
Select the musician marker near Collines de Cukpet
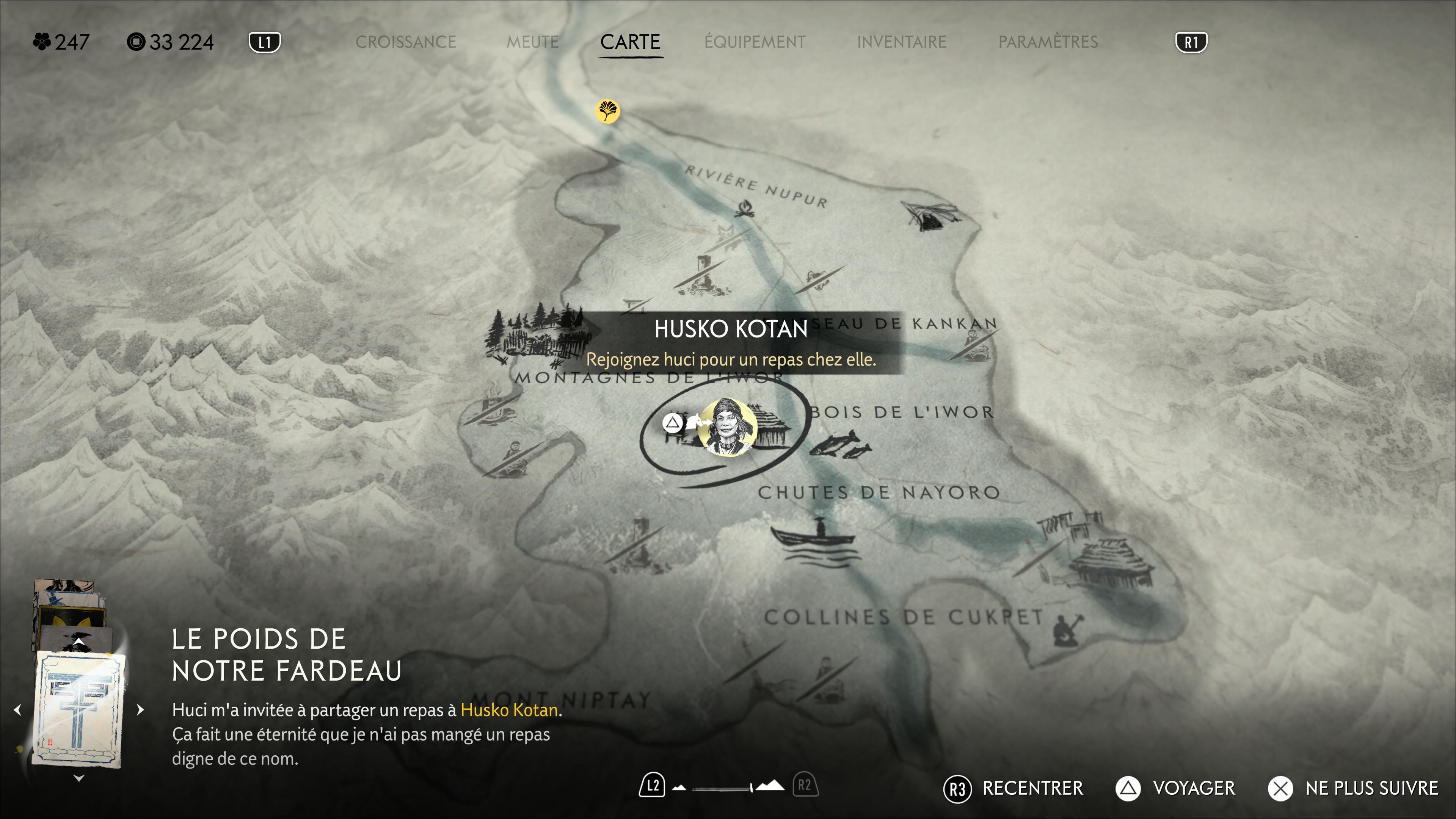[x=1067, y=629]
